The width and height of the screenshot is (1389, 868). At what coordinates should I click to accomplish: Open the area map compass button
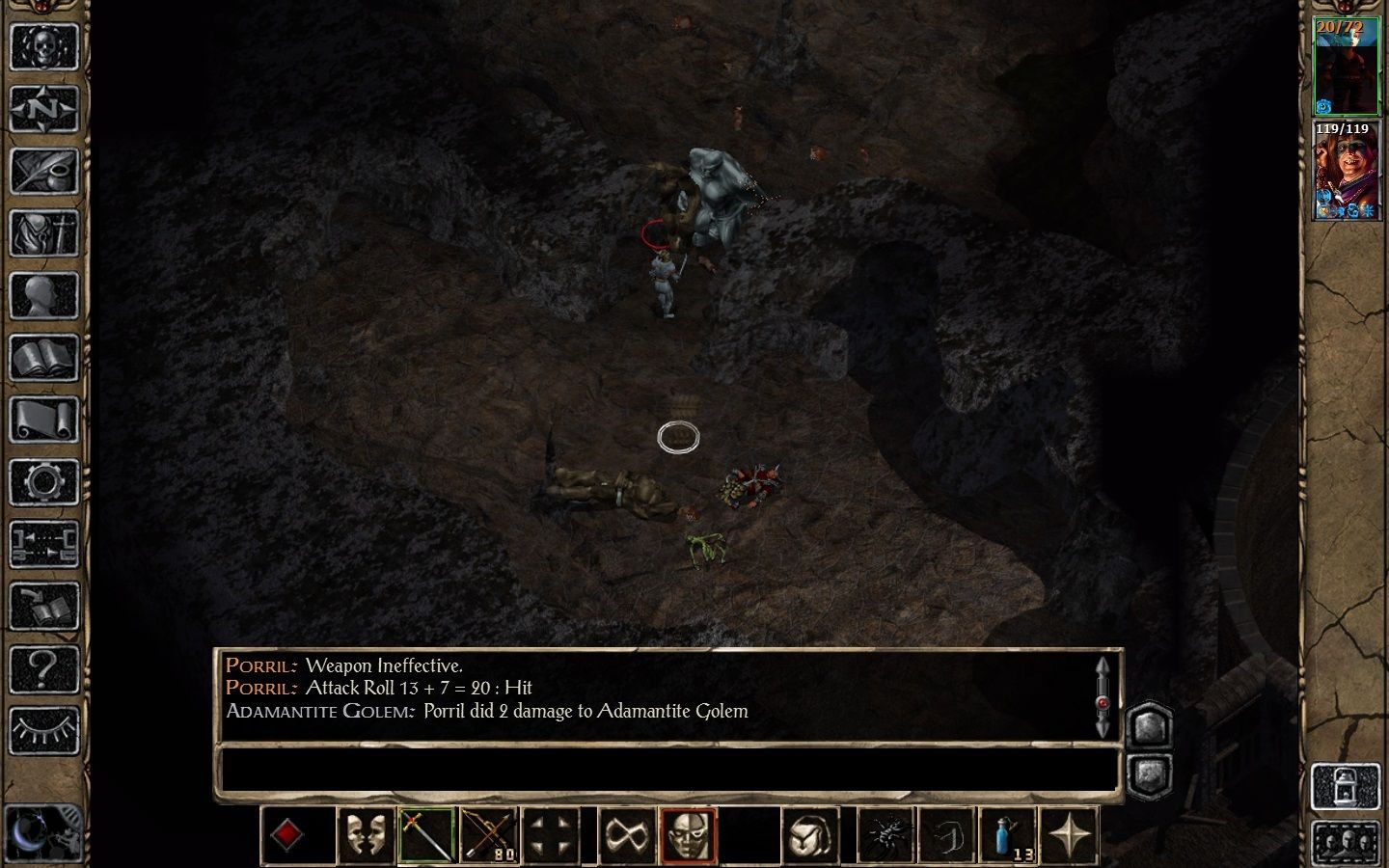tap(43, 108)
